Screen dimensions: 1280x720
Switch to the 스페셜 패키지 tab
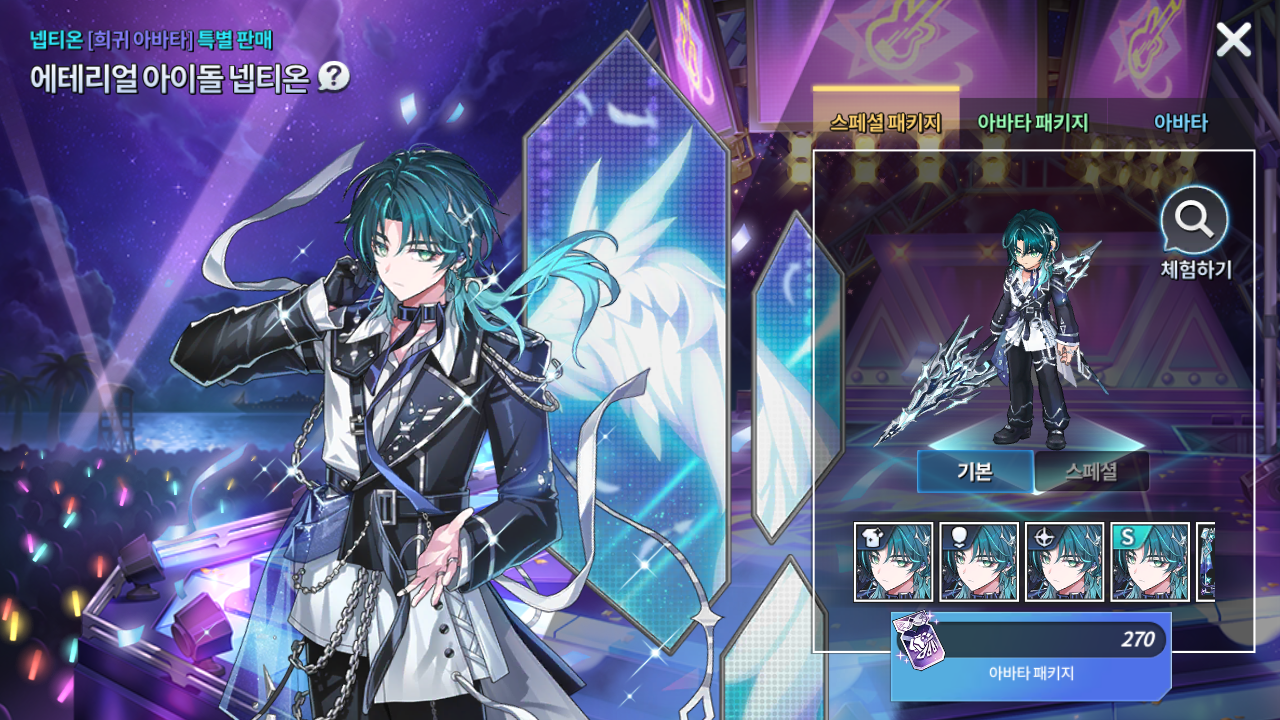885,123
